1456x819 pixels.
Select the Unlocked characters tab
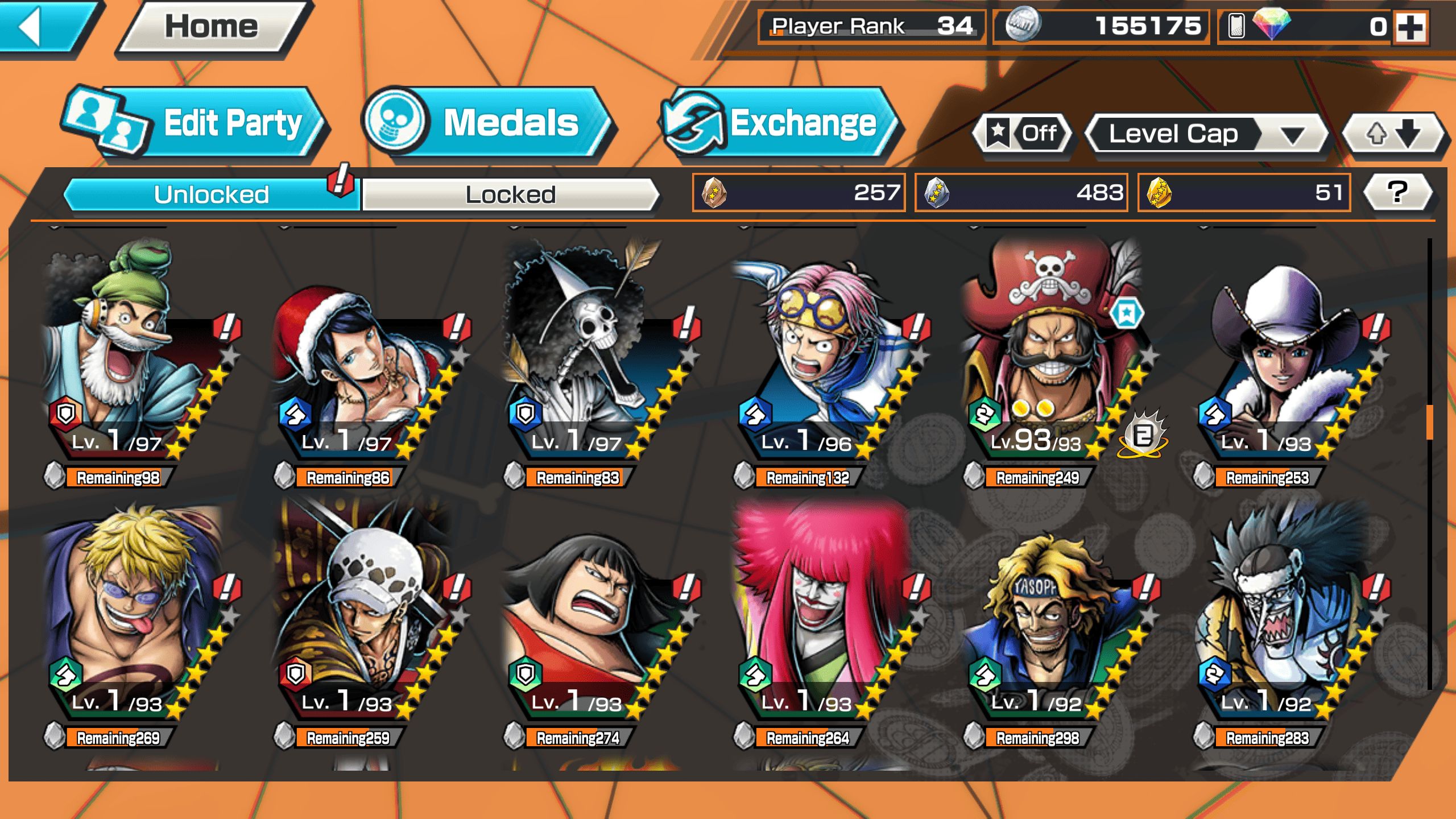pyautogui.click(x=211, y=195)
